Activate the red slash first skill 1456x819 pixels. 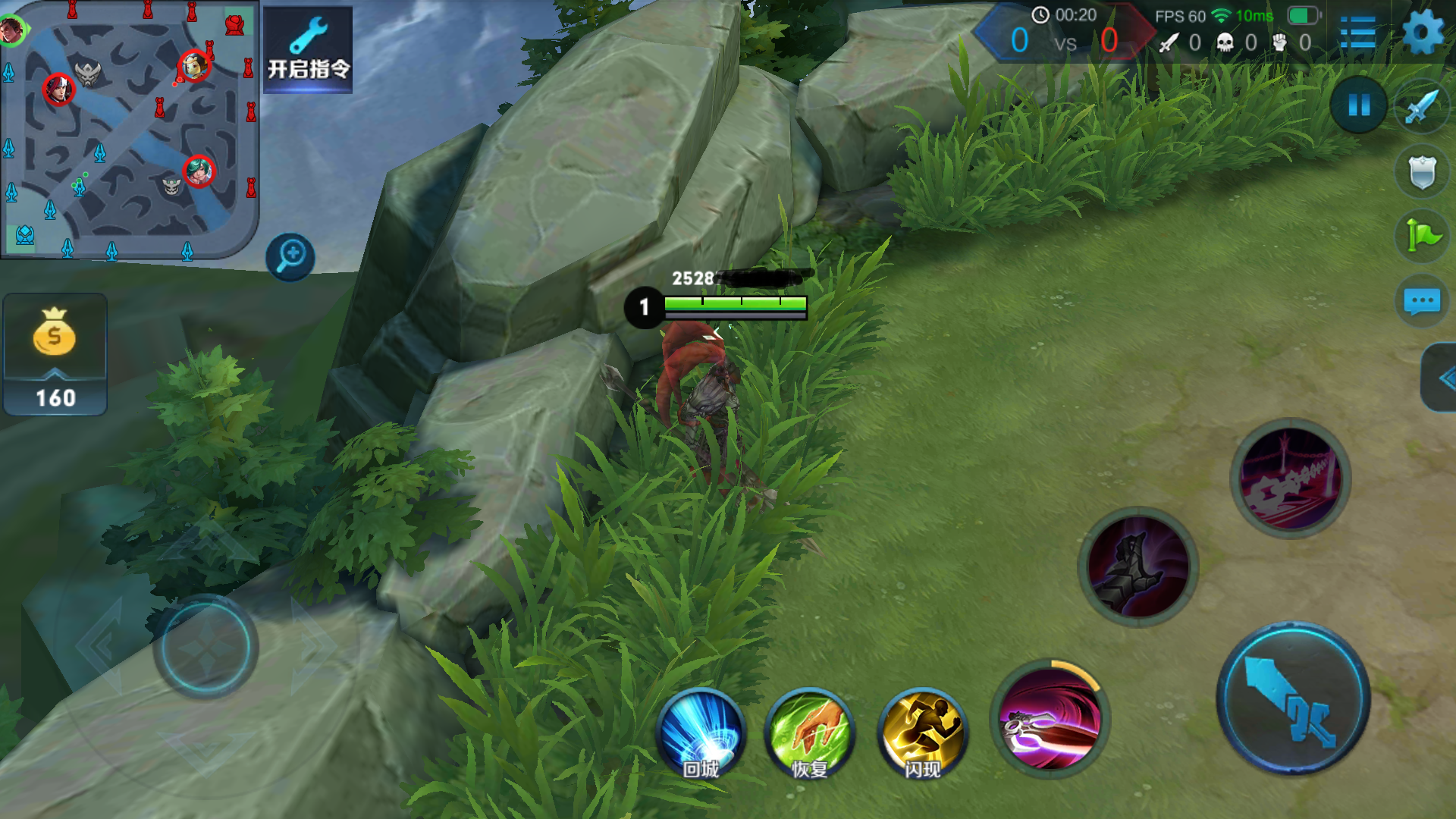(x=1050, y=718)
